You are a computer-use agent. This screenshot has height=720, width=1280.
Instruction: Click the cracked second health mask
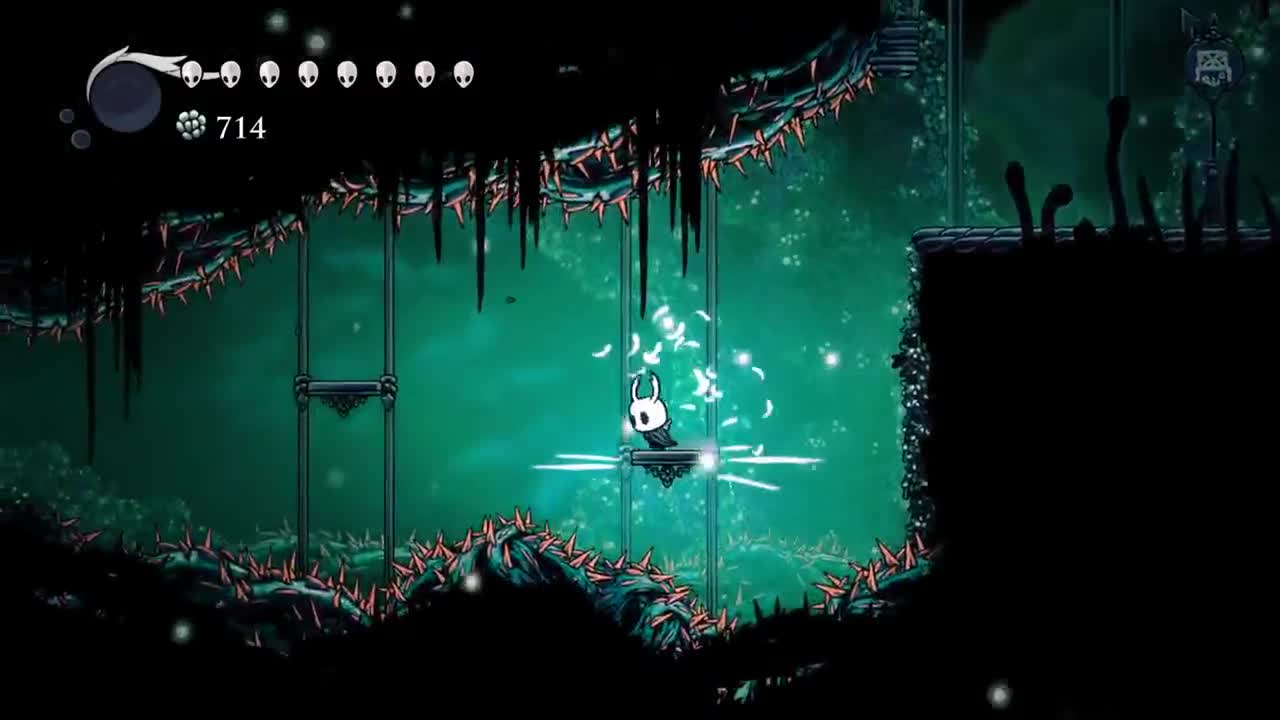pos(230,75)
